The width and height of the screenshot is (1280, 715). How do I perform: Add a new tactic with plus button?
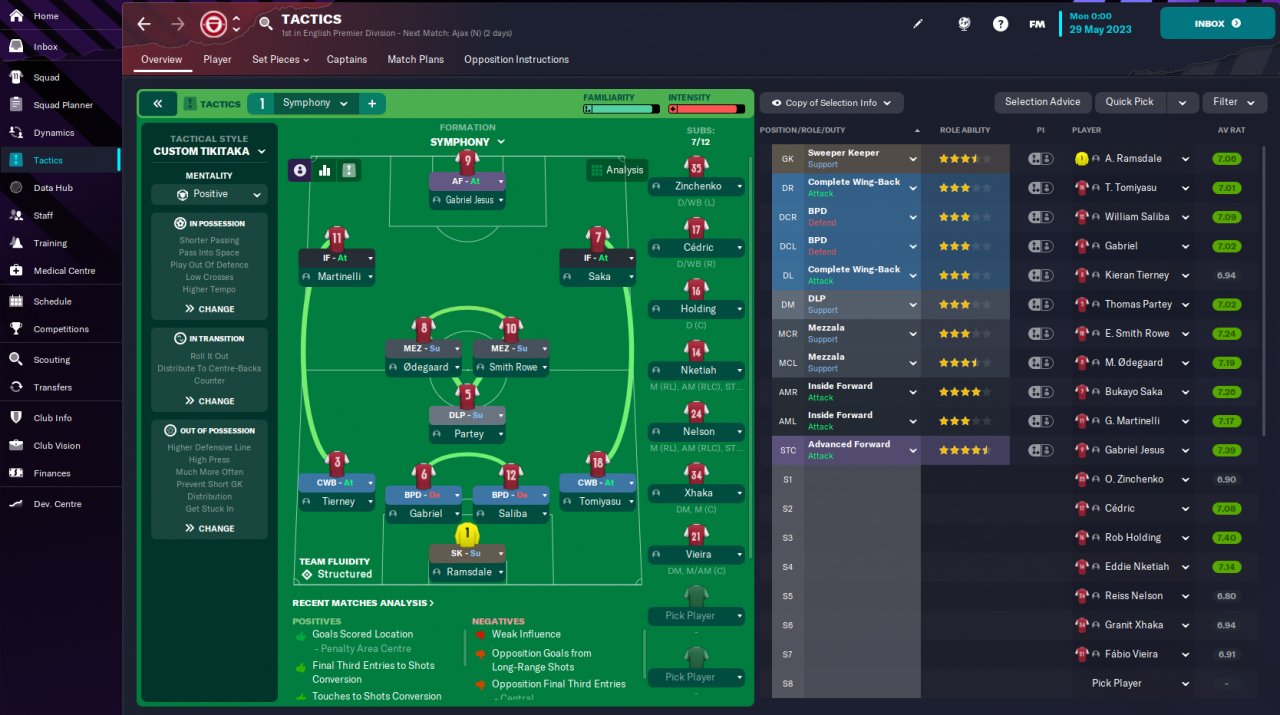[x=372, y=103]
